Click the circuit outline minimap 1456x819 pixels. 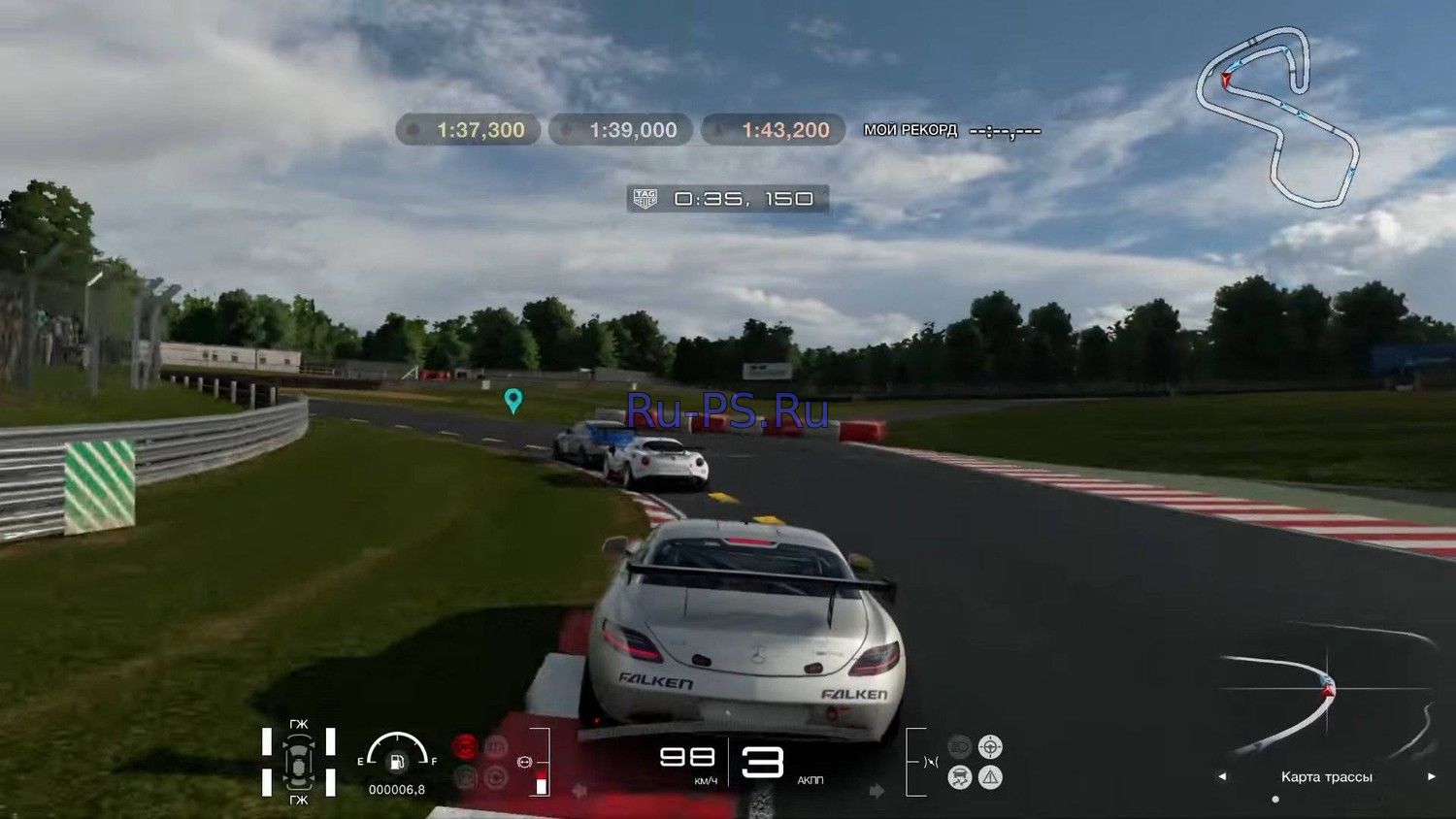[1276, 116]
